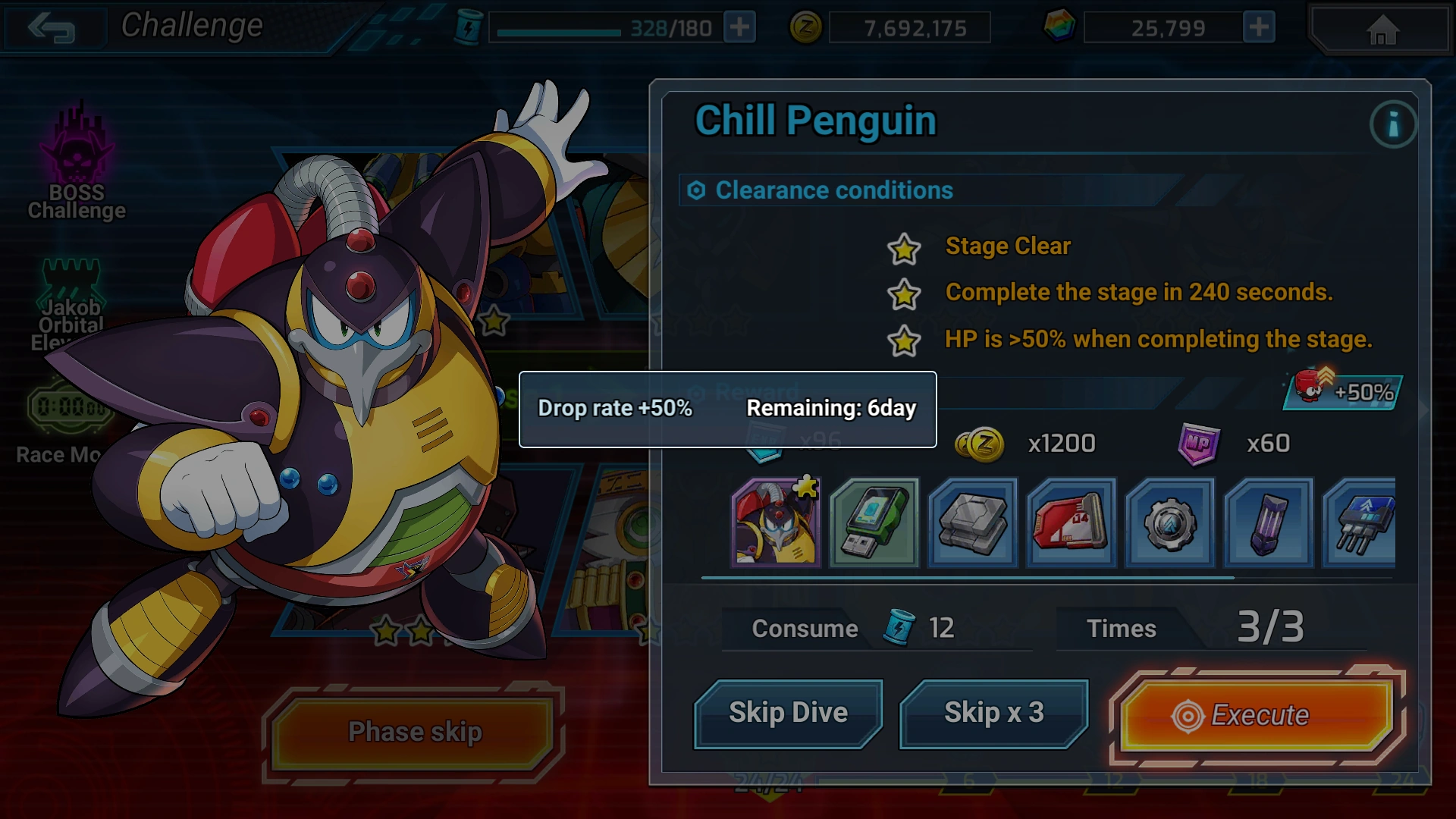Add more energy with the plus button
This screenshot has height=819, width=1456.
click(x=739, y=28)
